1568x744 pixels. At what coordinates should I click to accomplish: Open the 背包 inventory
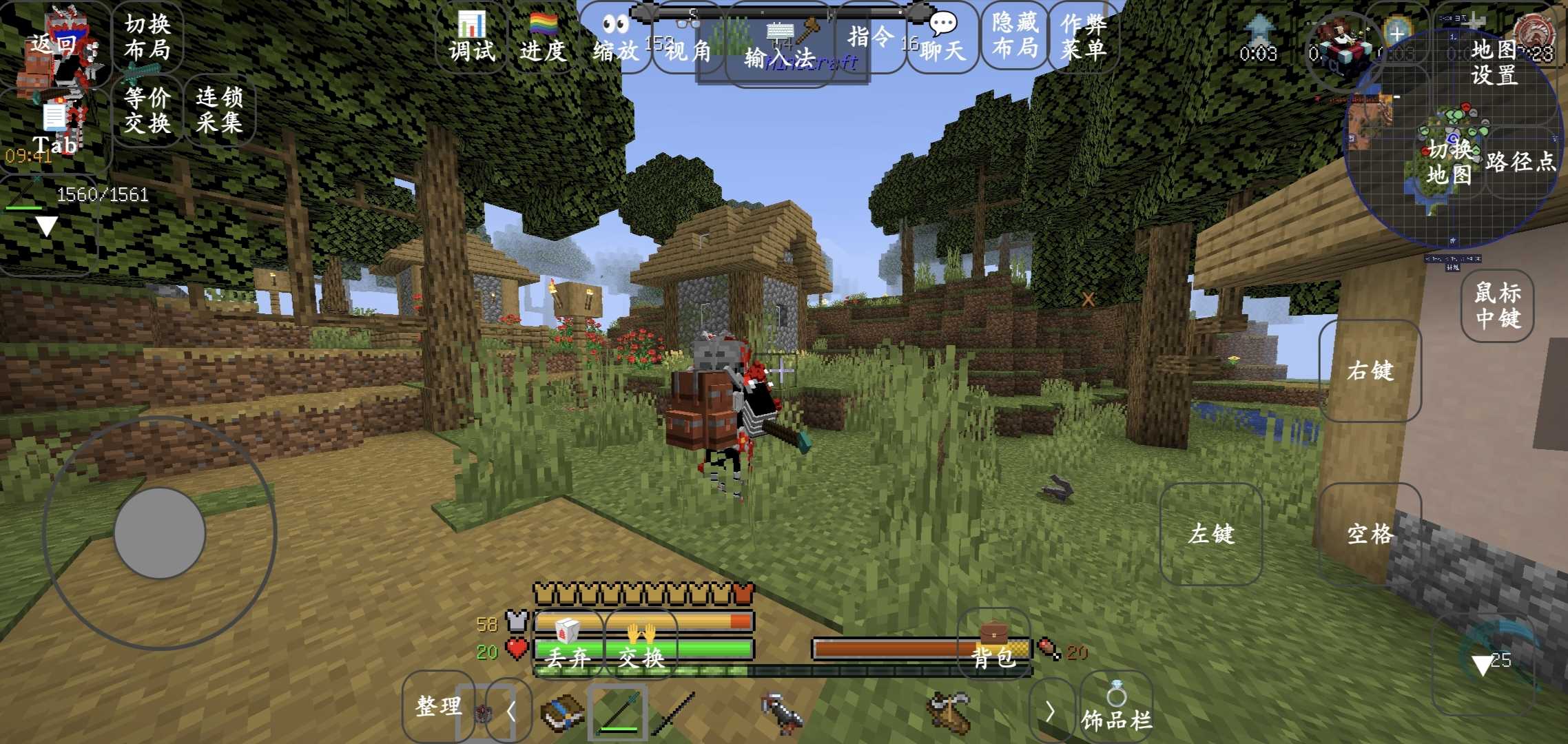click(993, 644)
